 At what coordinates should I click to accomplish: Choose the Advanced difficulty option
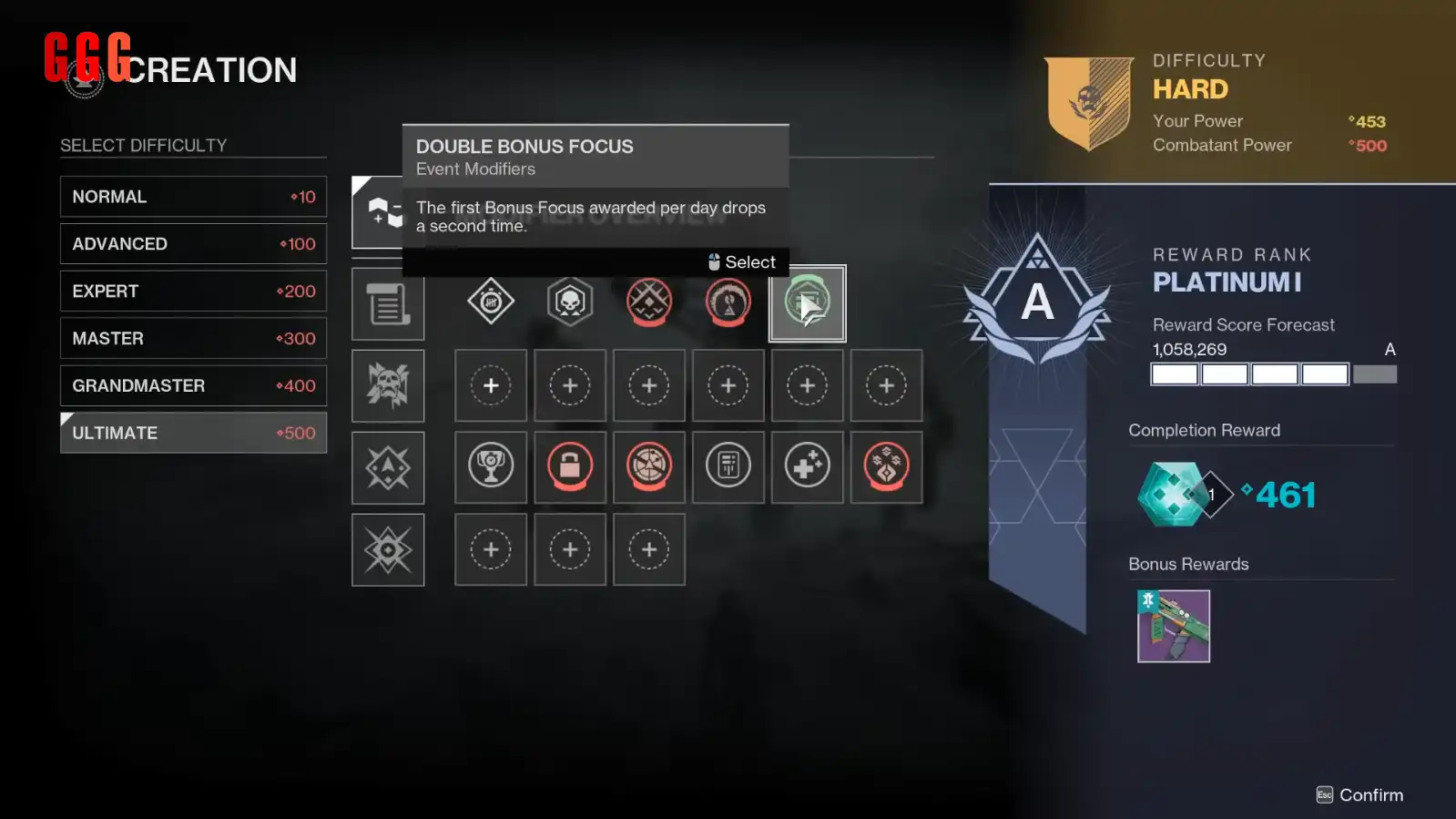[193, 244]
